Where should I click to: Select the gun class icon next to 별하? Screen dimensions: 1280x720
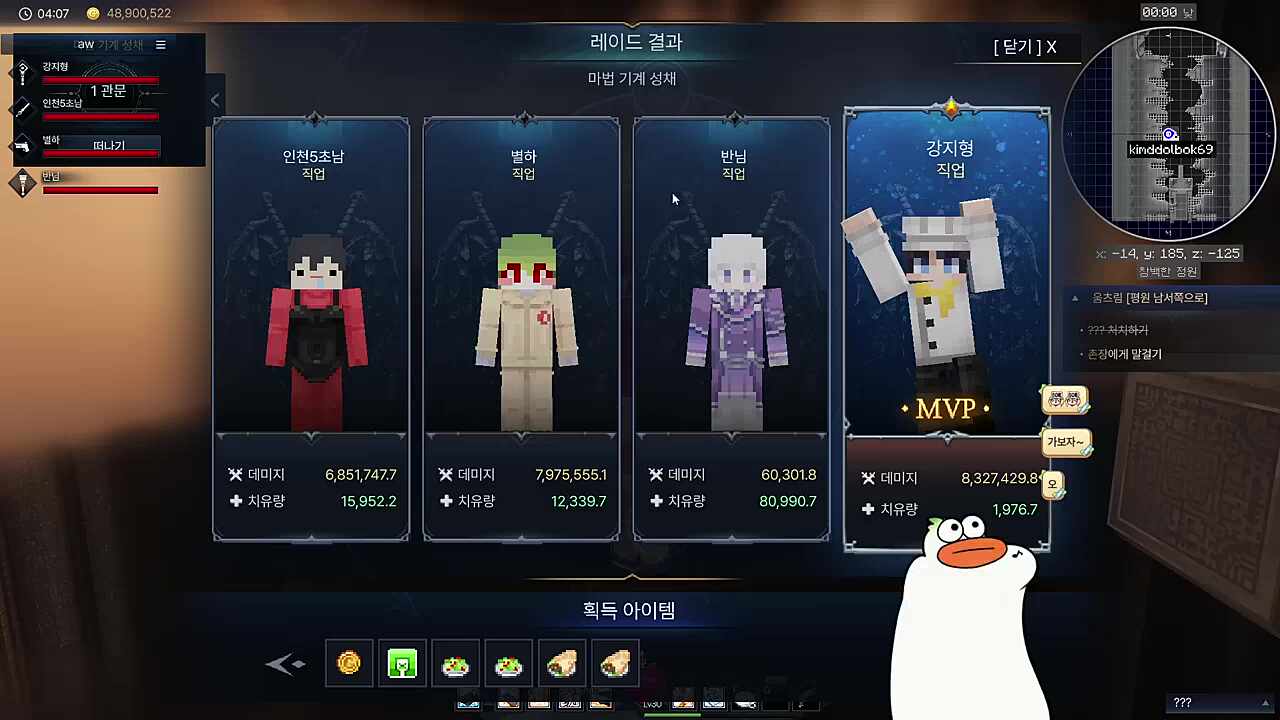[x=22, y=144]
